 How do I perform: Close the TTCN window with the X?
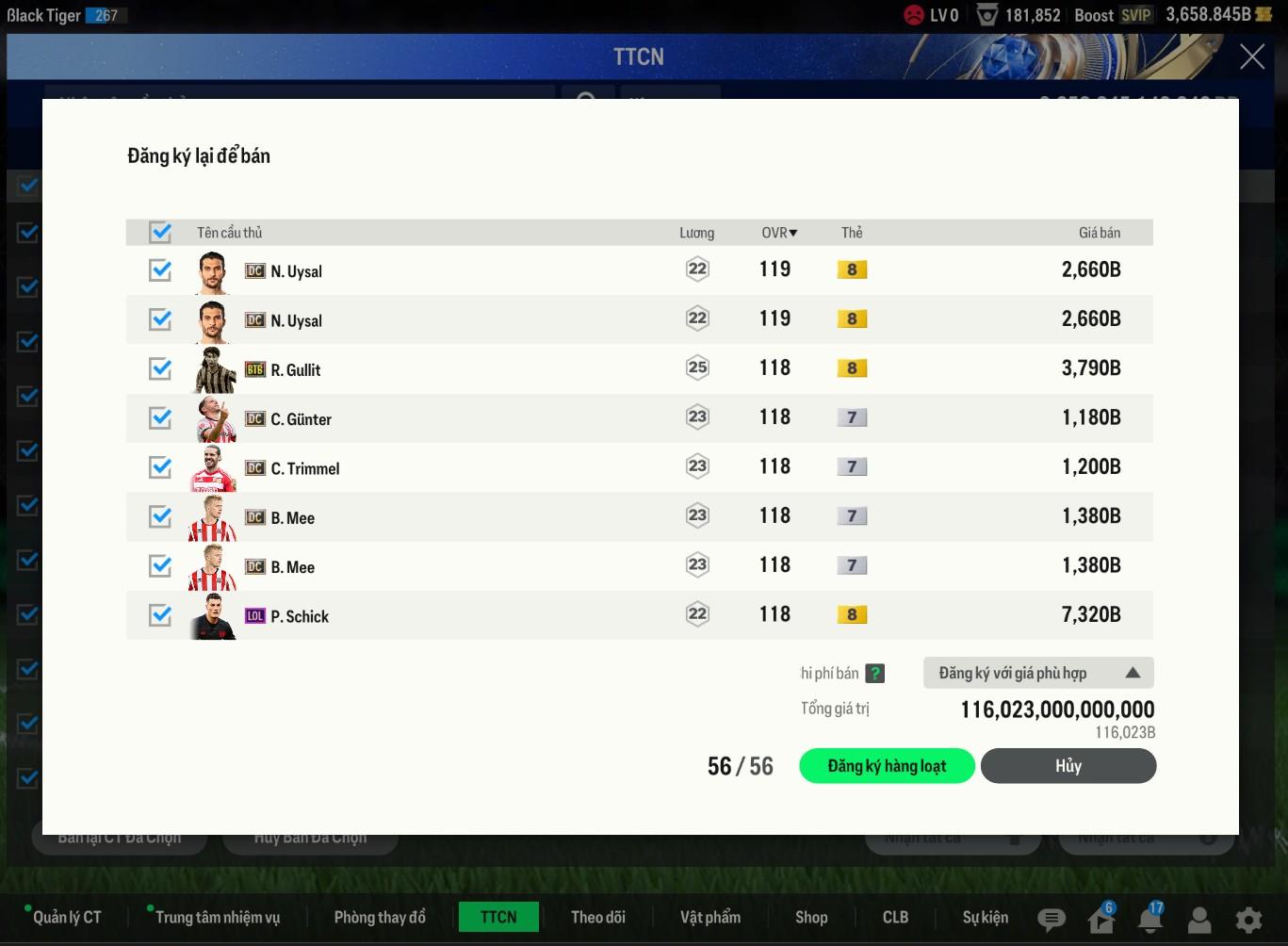click(1252, 57)
